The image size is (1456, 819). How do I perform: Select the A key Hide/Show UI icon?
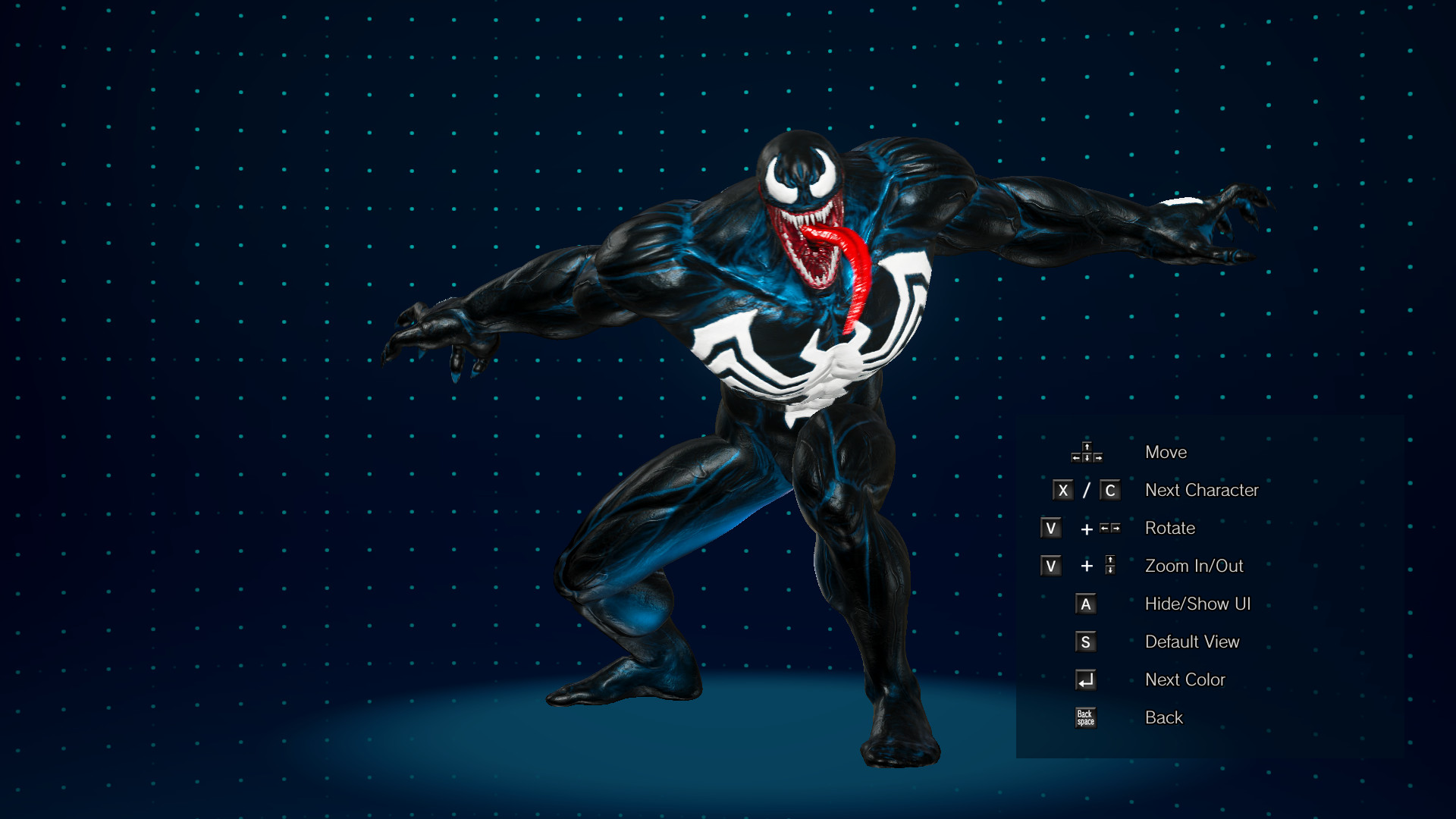point(1086,604)
